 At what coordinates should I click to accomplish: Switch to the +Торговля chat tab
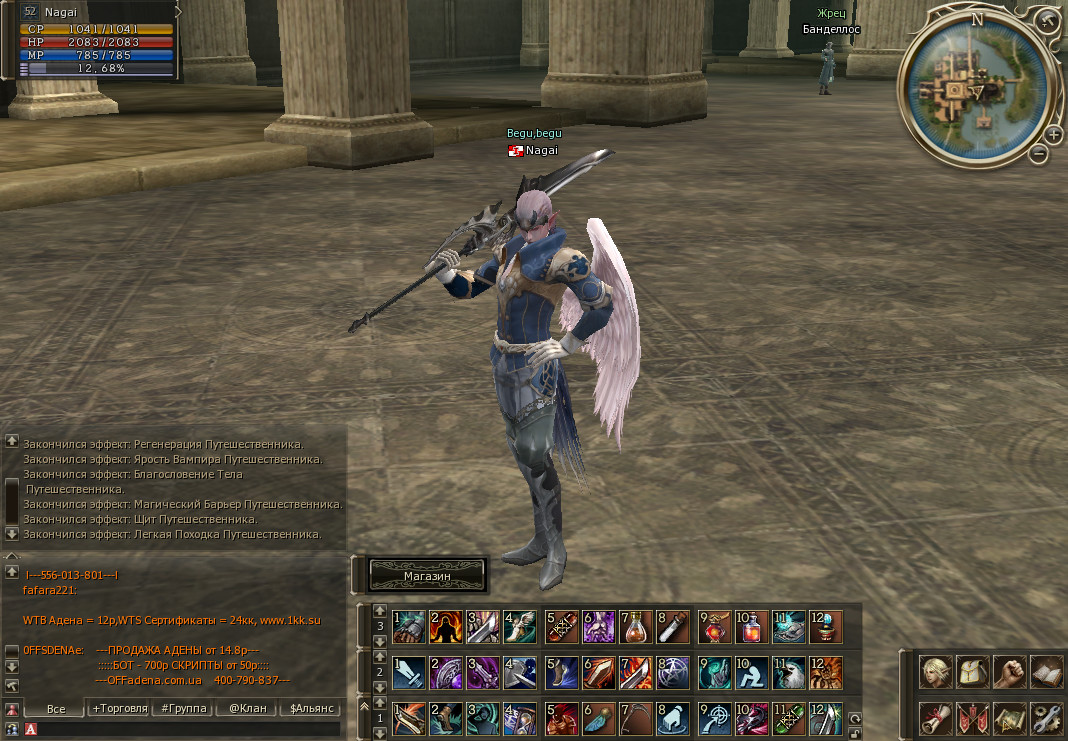click(x=119, y=708)
